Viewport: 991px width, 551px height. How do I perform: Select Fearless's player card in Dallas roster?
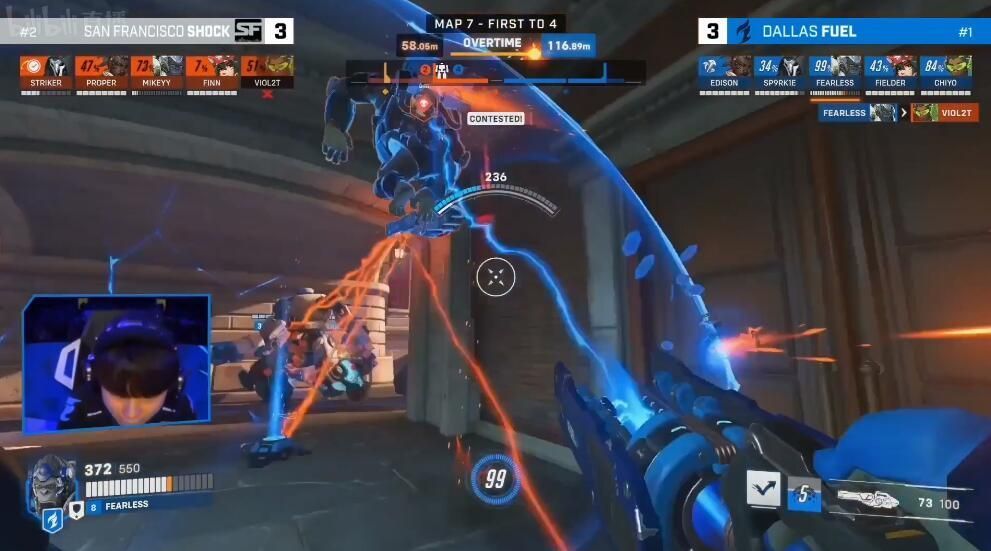[834, 70]
